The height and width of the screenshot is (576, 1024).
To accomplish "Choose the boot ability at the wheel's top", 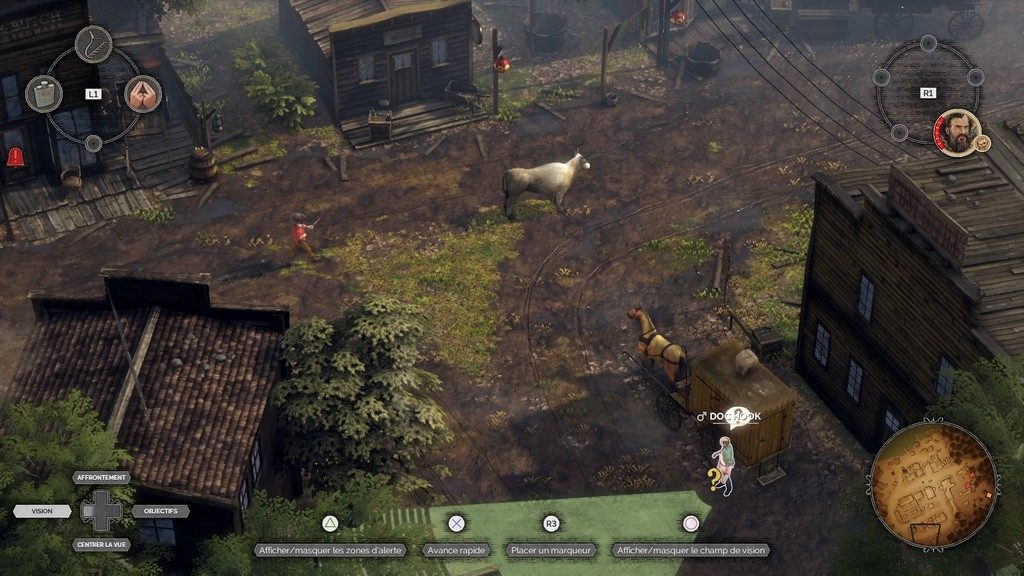I will point(93,44).
